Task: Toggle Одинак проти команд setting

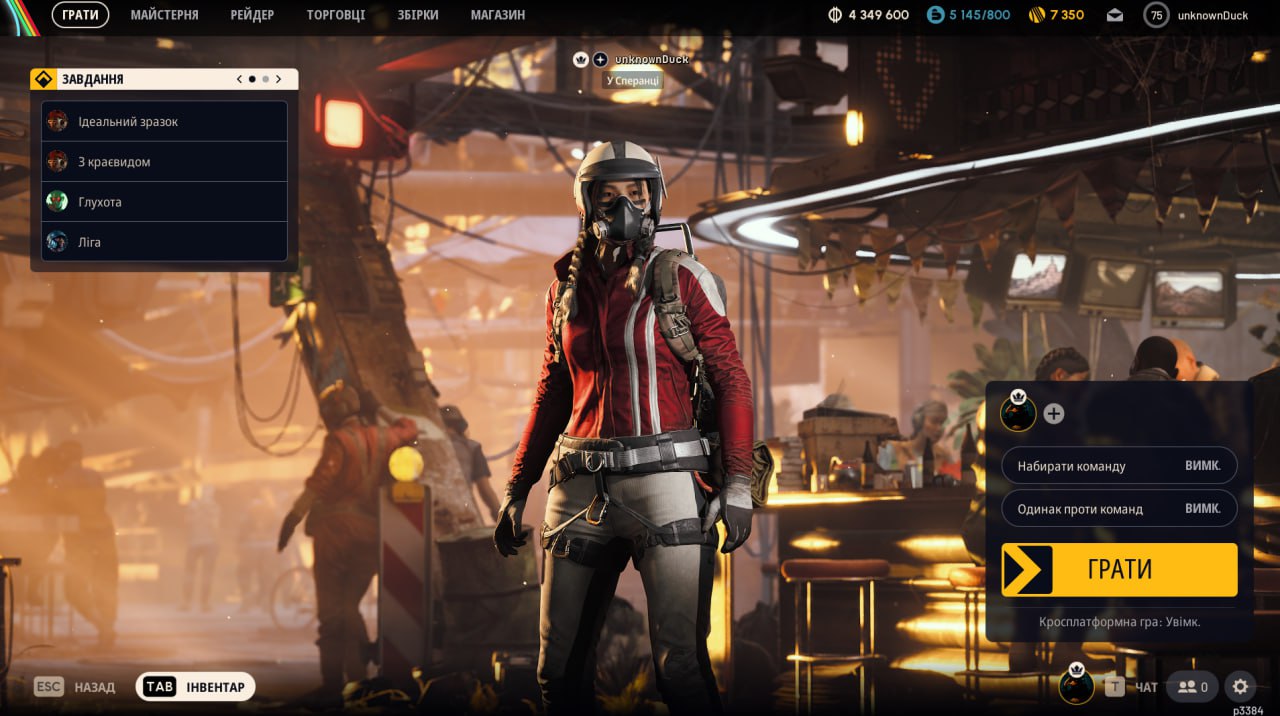Action: click(x=1119, y=508)
